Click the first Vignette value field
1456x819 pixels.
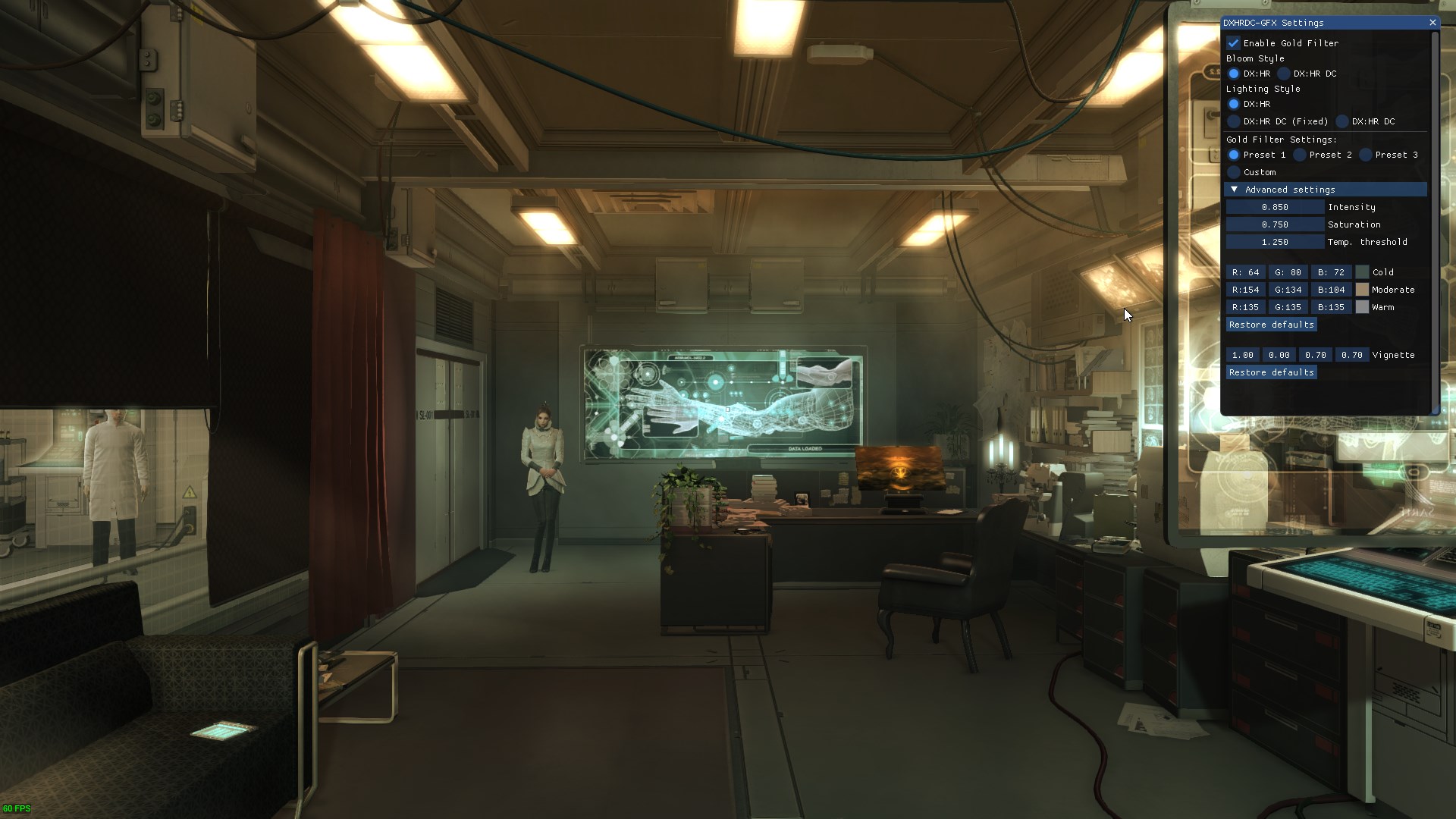[x=1242, y=355]
